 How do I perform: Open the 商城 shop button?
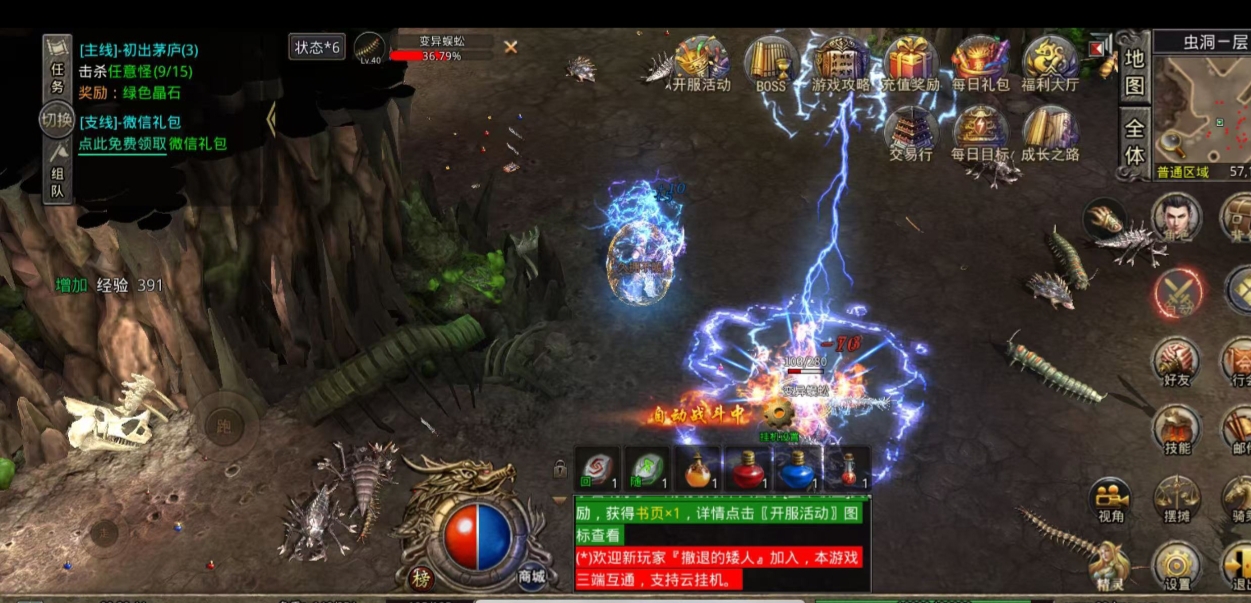pyautogui.click(x=532, y=576)
